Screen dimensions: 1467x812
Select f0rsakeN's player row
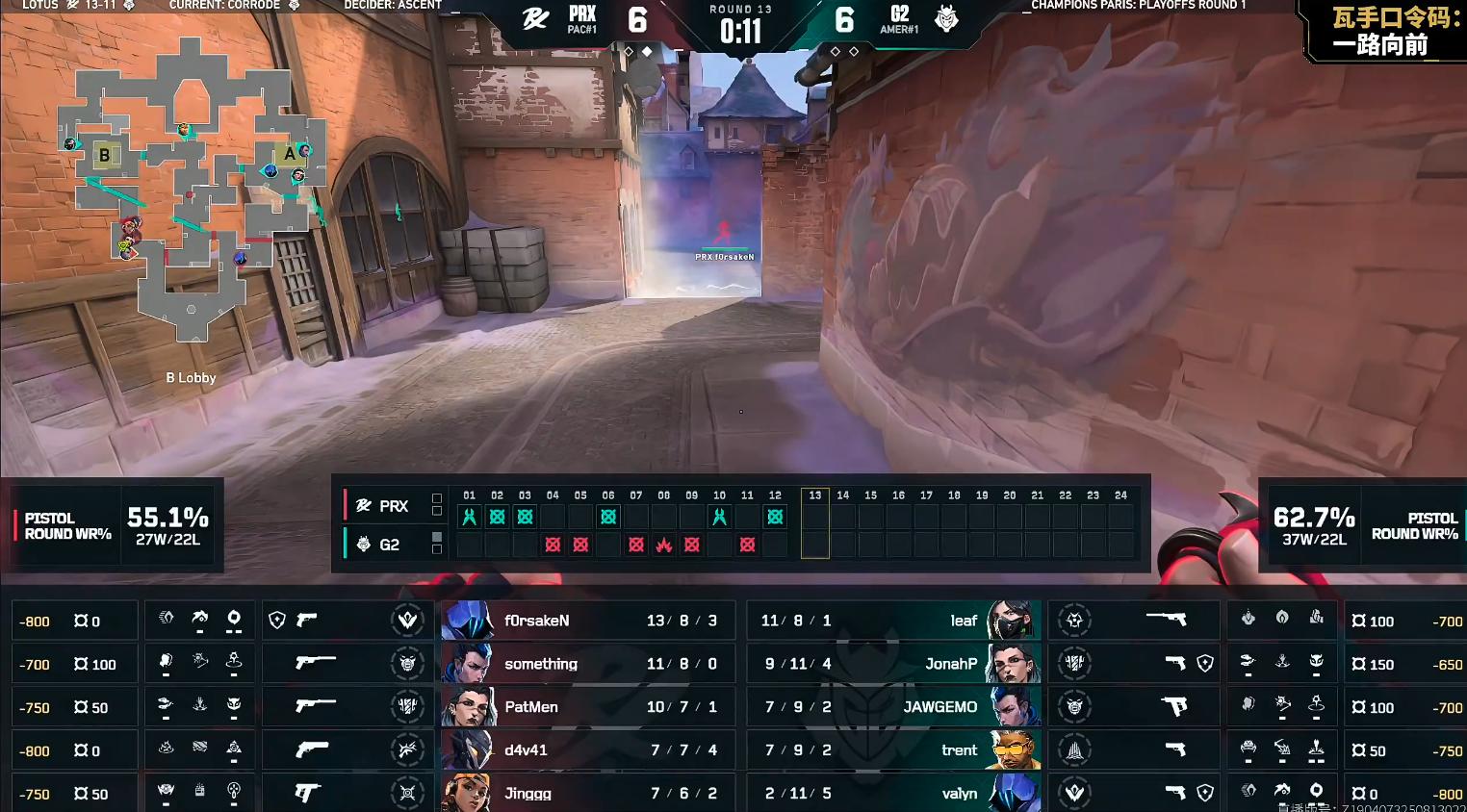pos(587,621)
